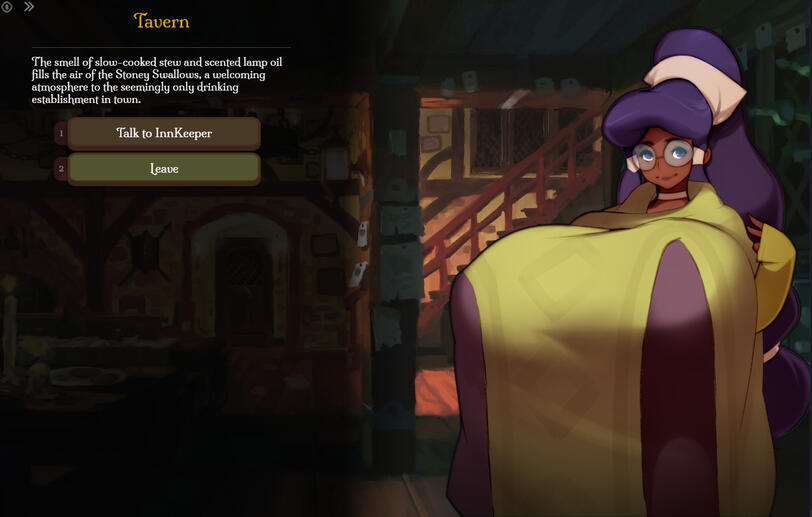The height and width of the screenshot is (517, 812).
Task: Talk to the InnKeeper
Action: [x=164, y=133]
